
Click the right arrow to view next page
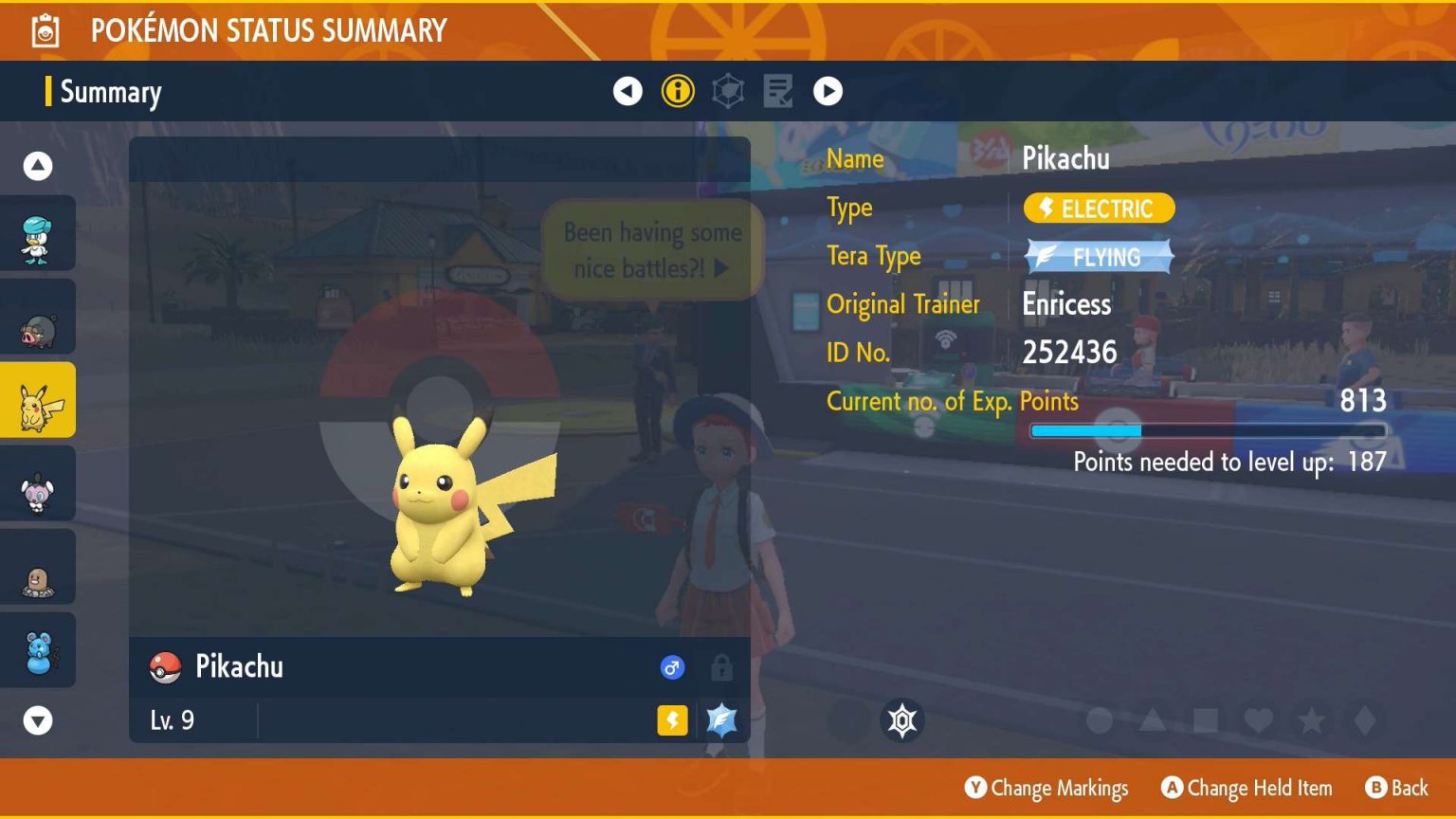828,91
